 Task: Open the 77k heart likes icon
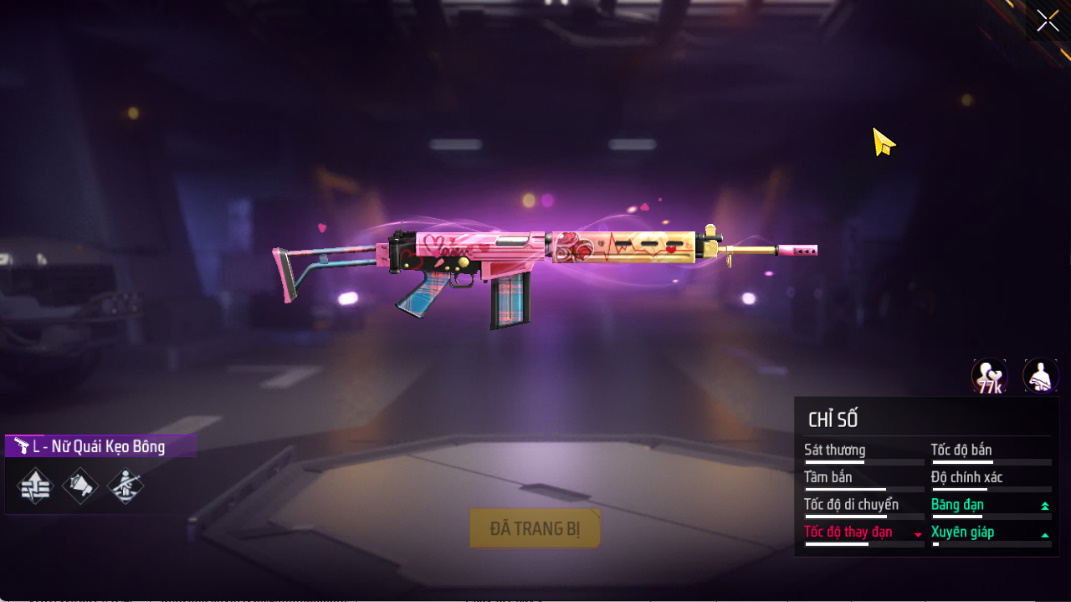[x=989, y=377]
